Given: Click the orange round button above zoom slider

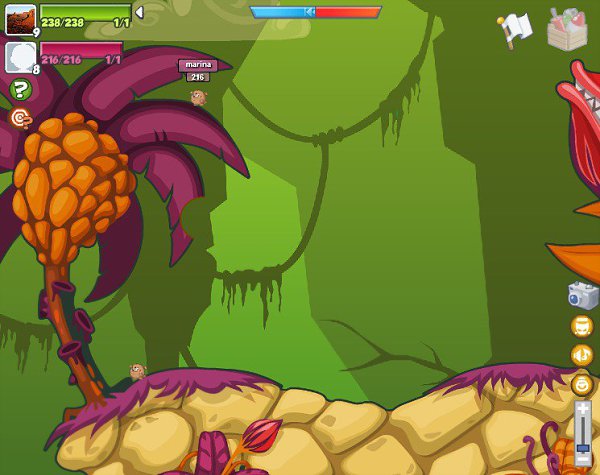Looking at the screenshot, I should [x=582, y=383].
